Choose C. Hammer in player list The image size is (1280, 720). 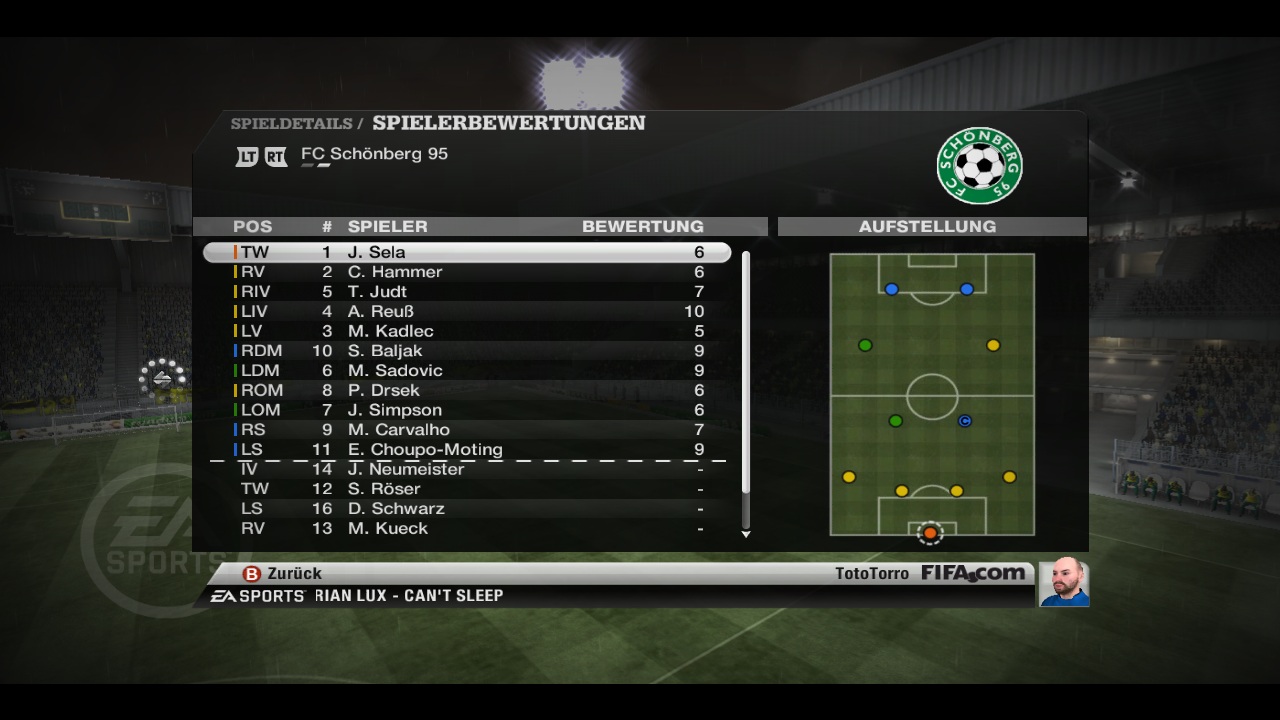click(466, 272)
